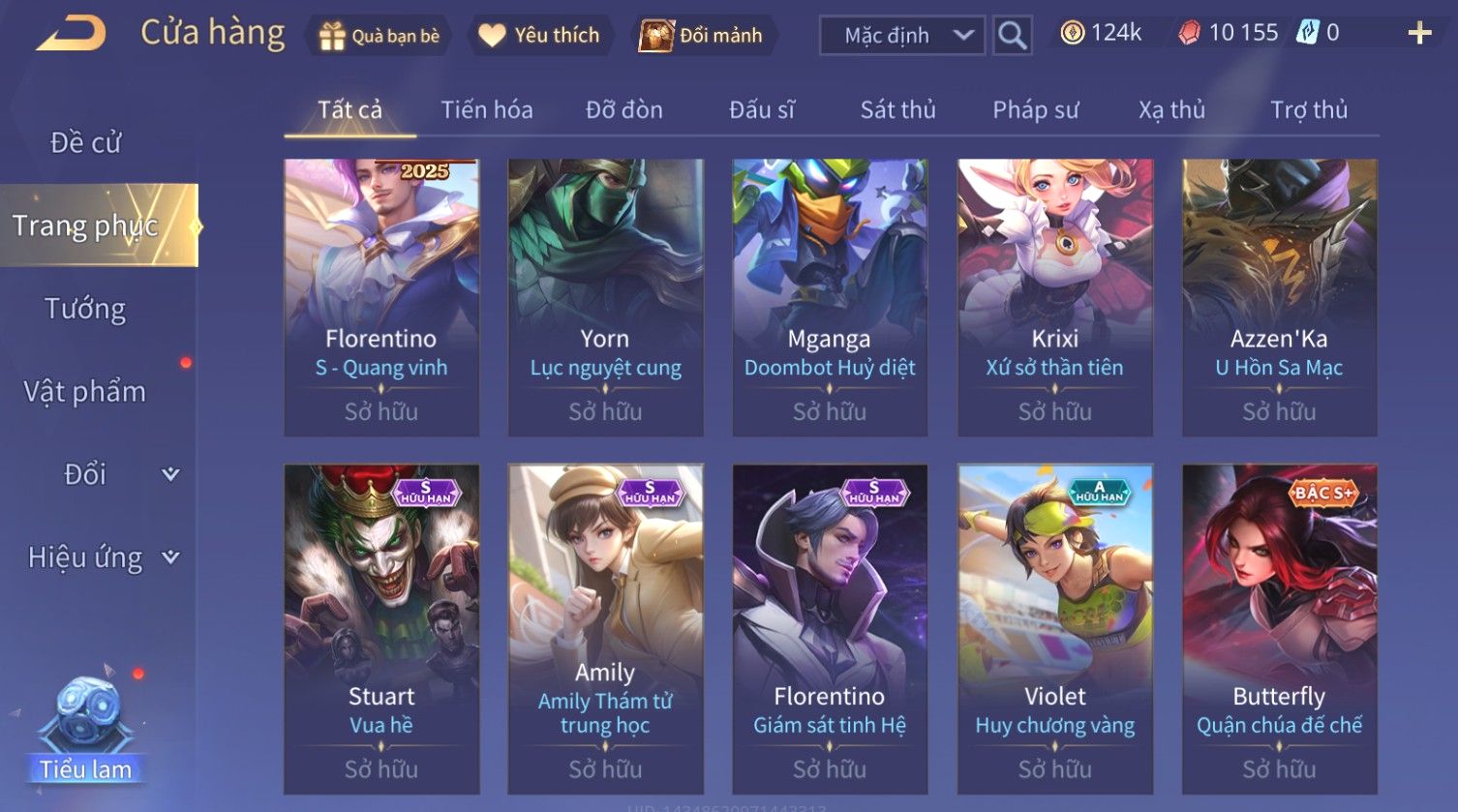
Task: Go back with the return arrow
Action: tap(71, 34)
